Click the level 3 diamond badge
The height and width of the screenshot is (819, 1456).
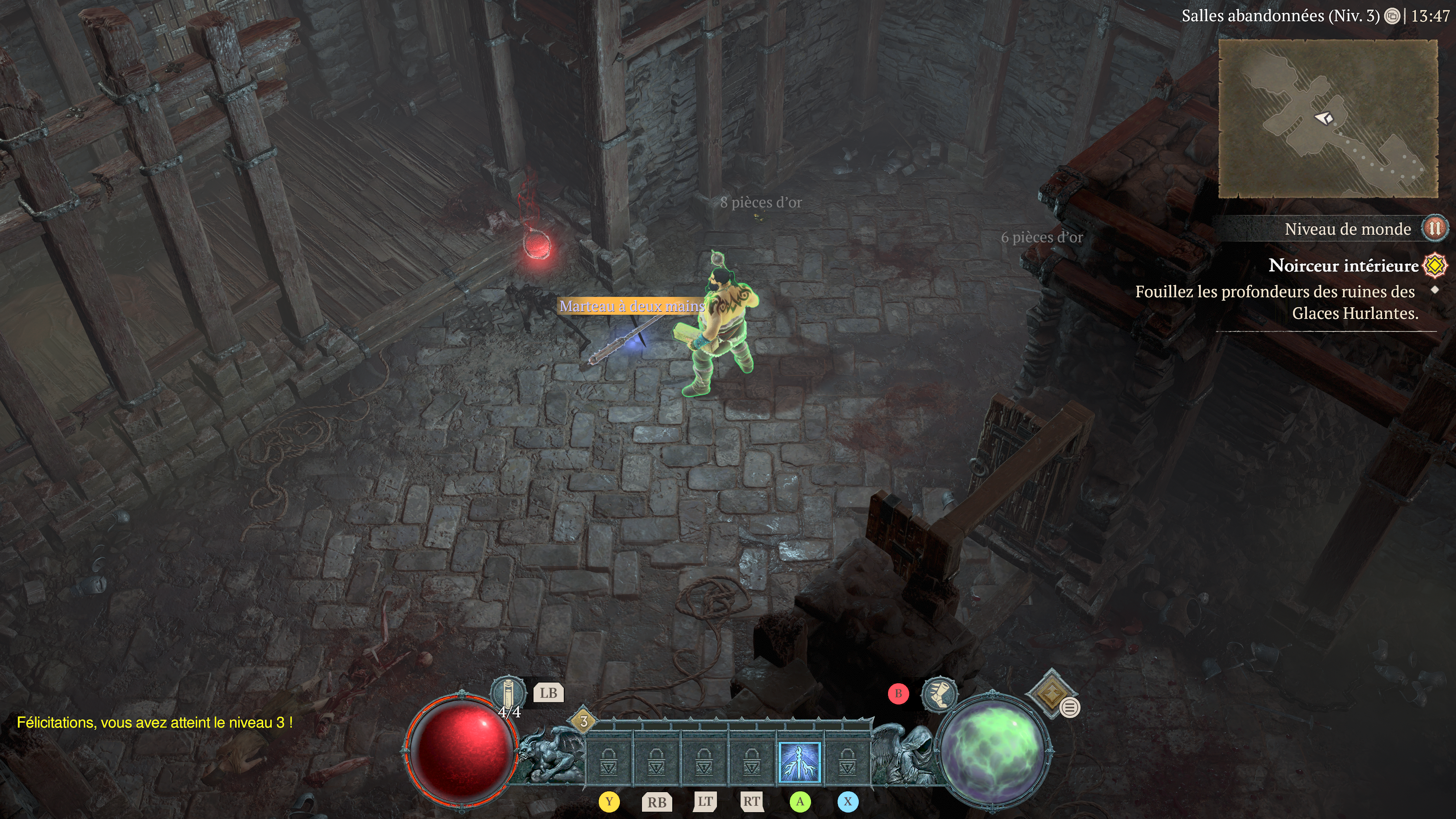click(583, 721)
